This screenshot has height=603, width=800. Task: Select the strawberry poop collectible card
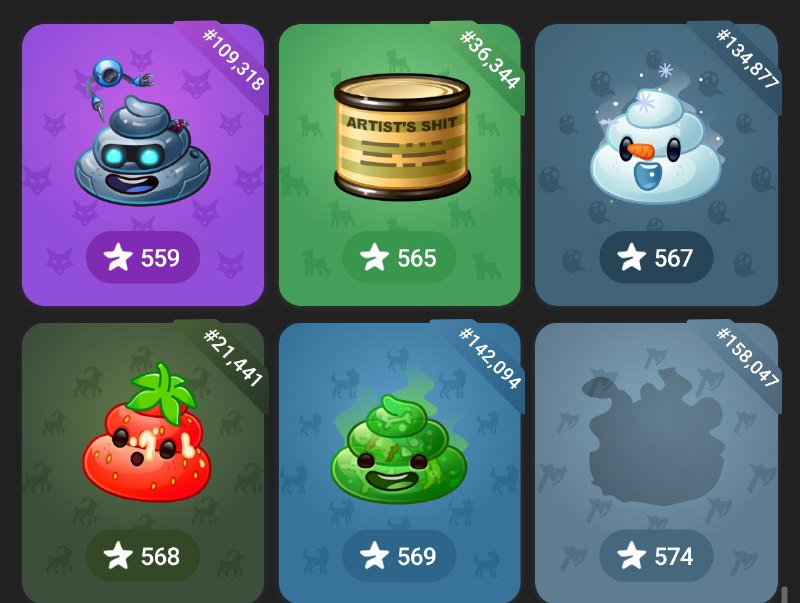[143, 440]
